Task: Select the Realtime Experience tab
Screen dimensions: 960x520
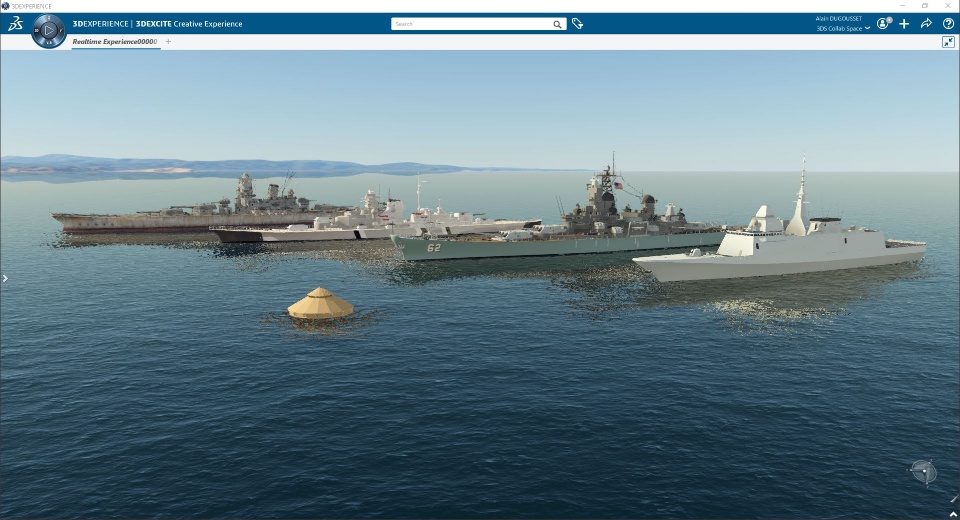Action: pyautogui.click(x=114, y=41)
